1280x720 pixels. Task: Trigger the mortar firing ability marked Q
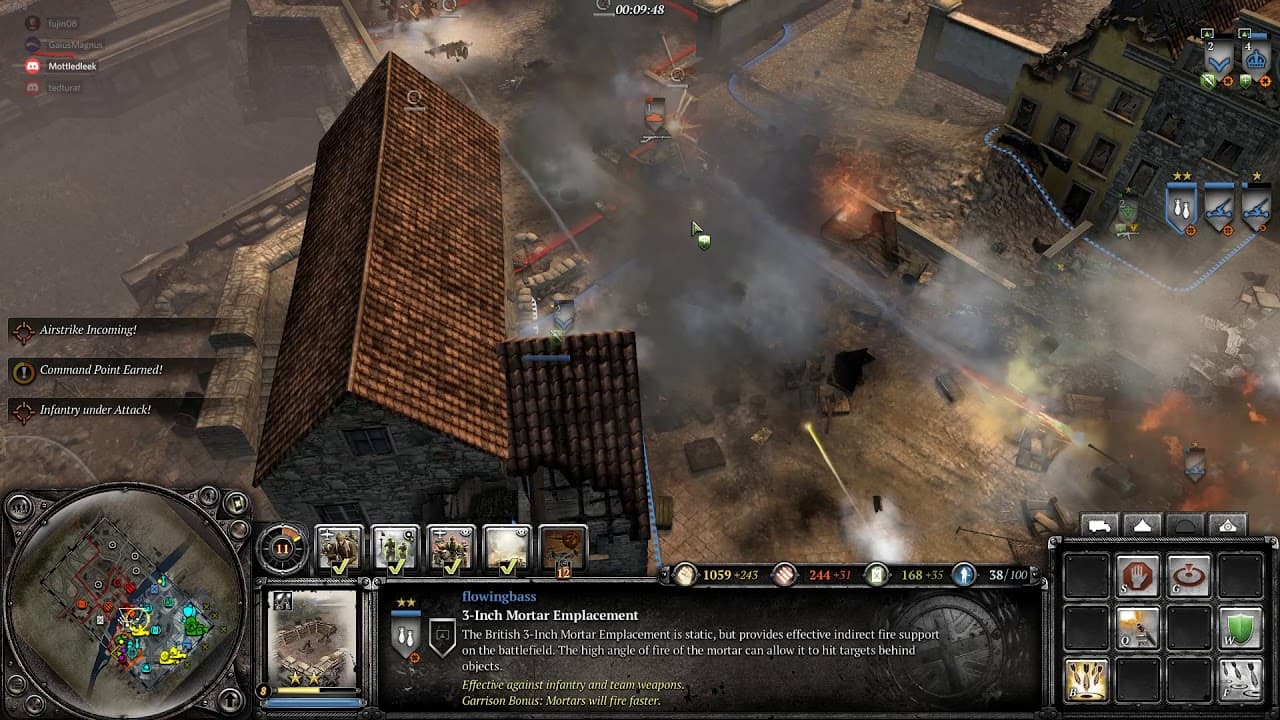pyautogui.click(x=1137, y=628)
